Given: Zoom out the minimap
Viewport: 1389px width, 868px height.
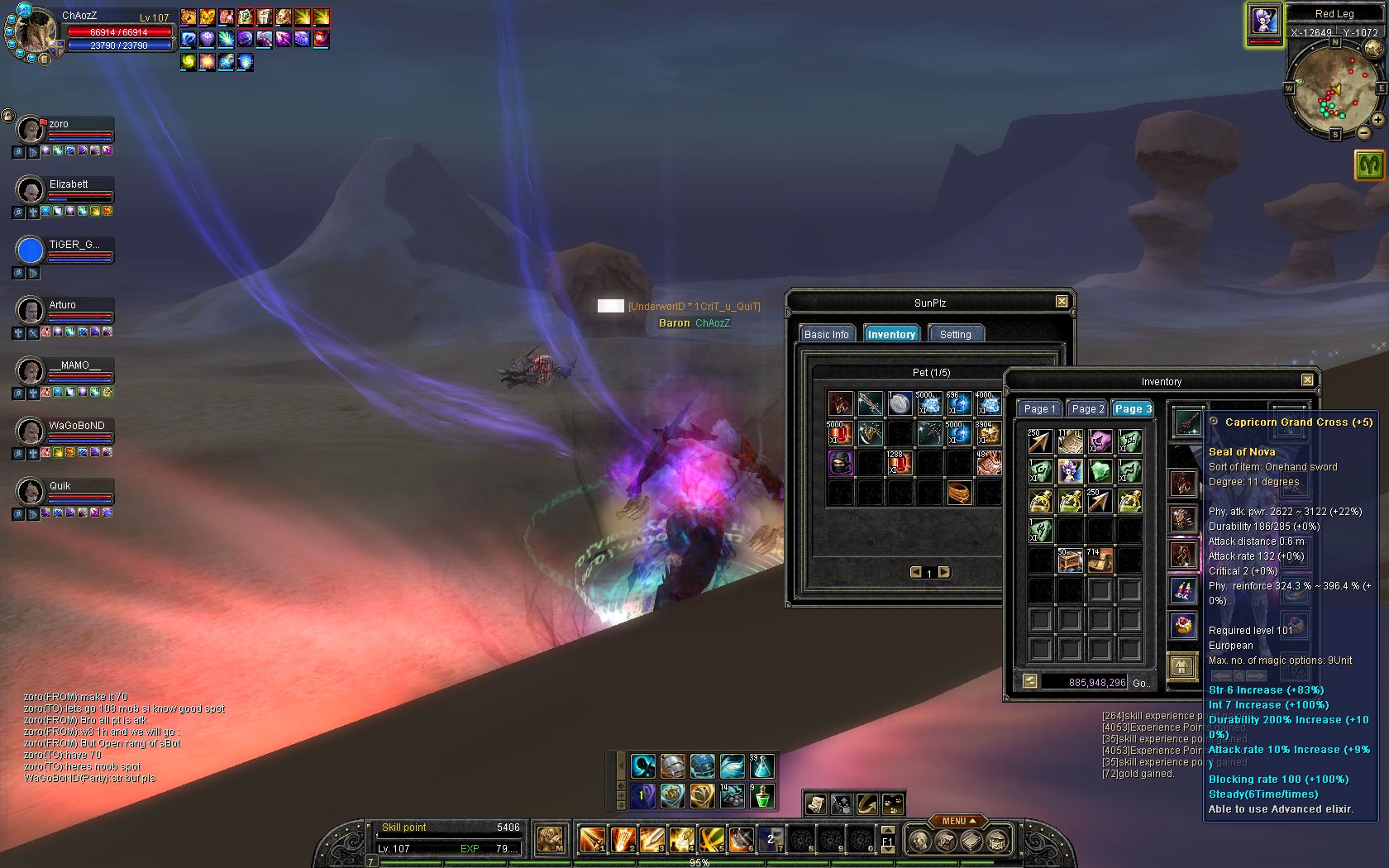Looking at the screenshot, I should click(1363, 132).
